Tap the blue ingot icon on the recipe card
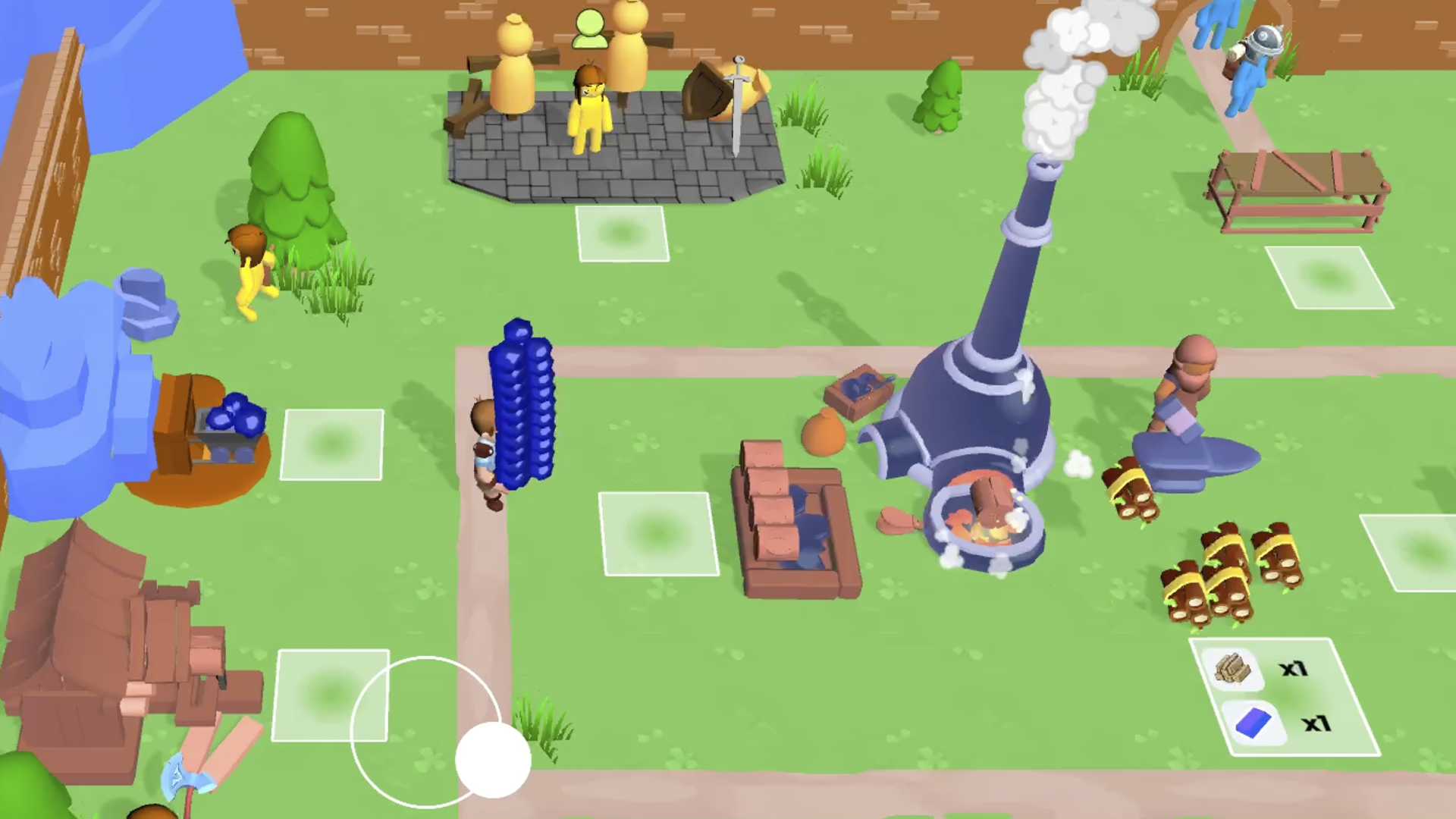Screen dimensions: 1456x819 pos(1253,723)
